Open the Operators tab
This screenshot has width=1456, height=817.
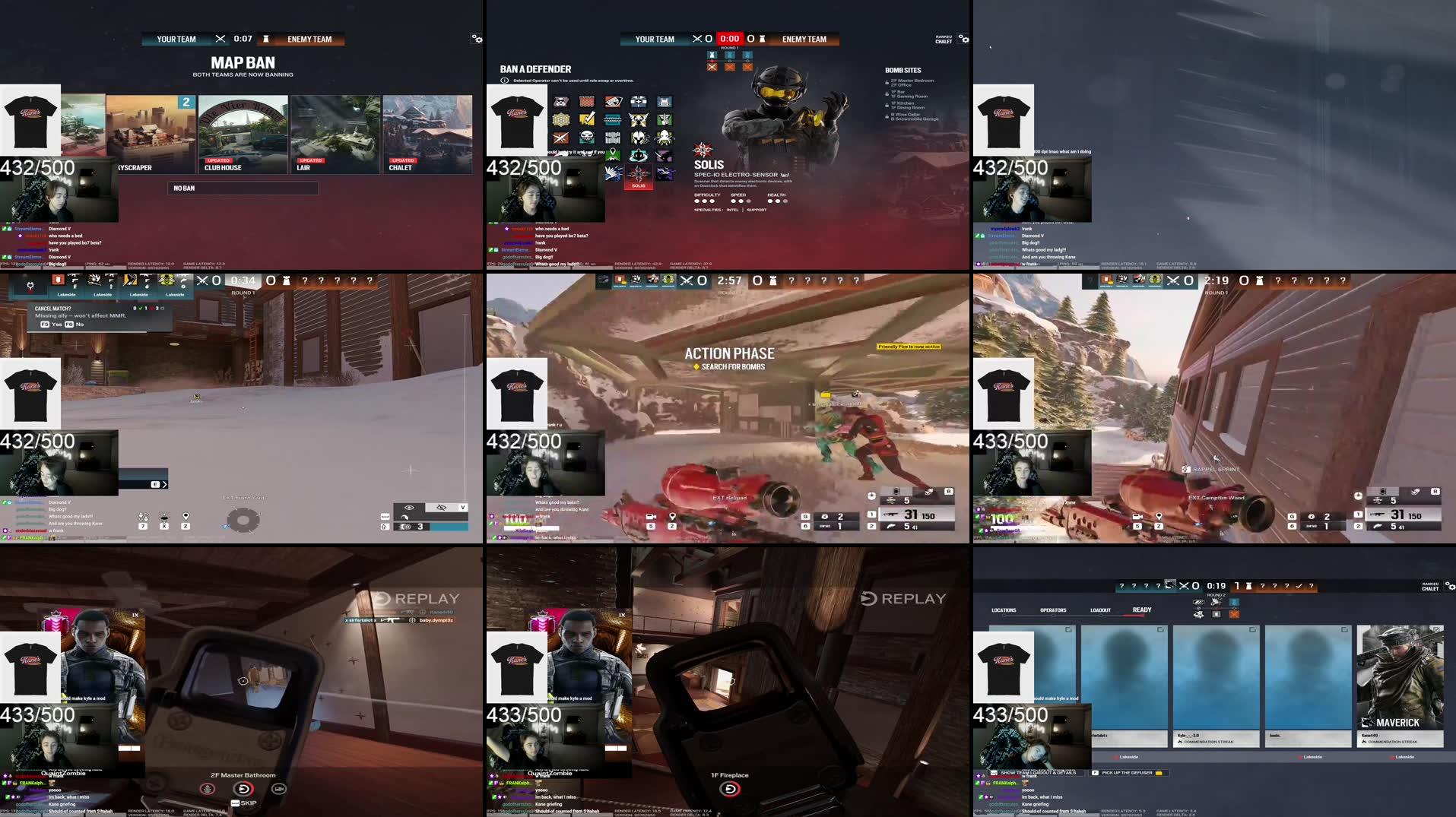click(1053, 610)
